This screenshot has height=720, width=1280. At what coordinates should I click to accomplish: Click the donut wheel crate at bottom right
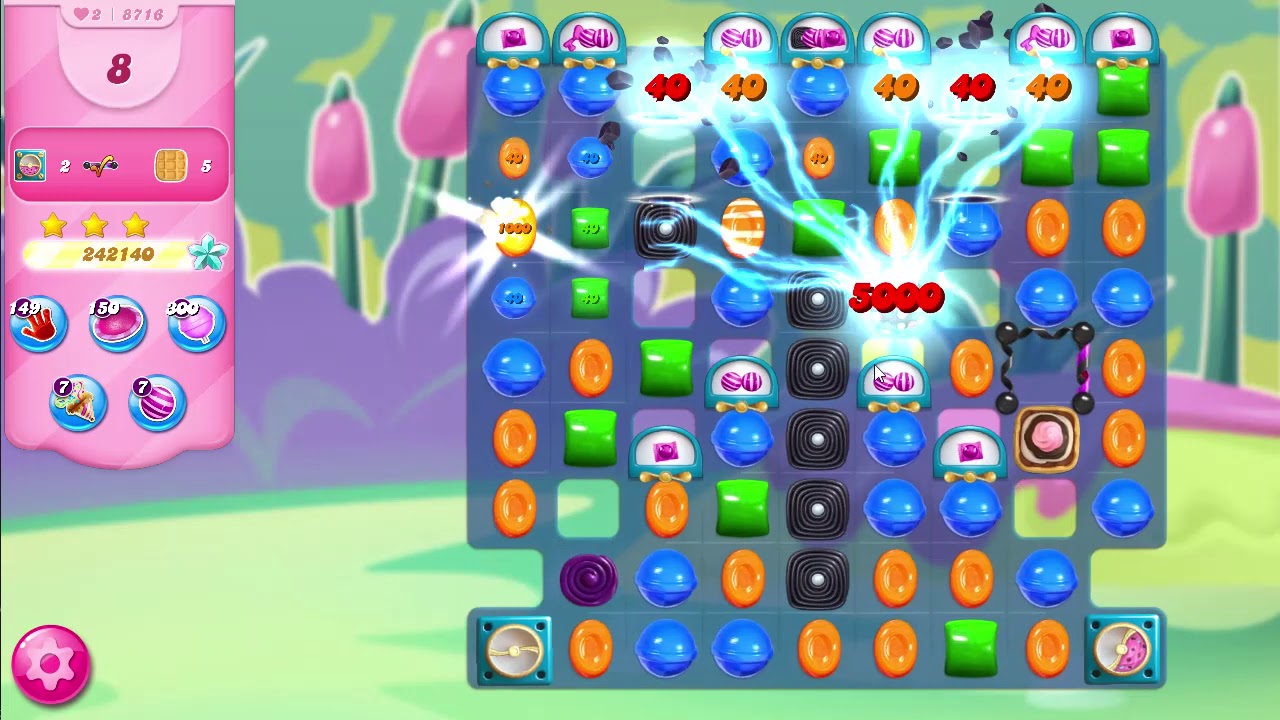pos(1122,651)
